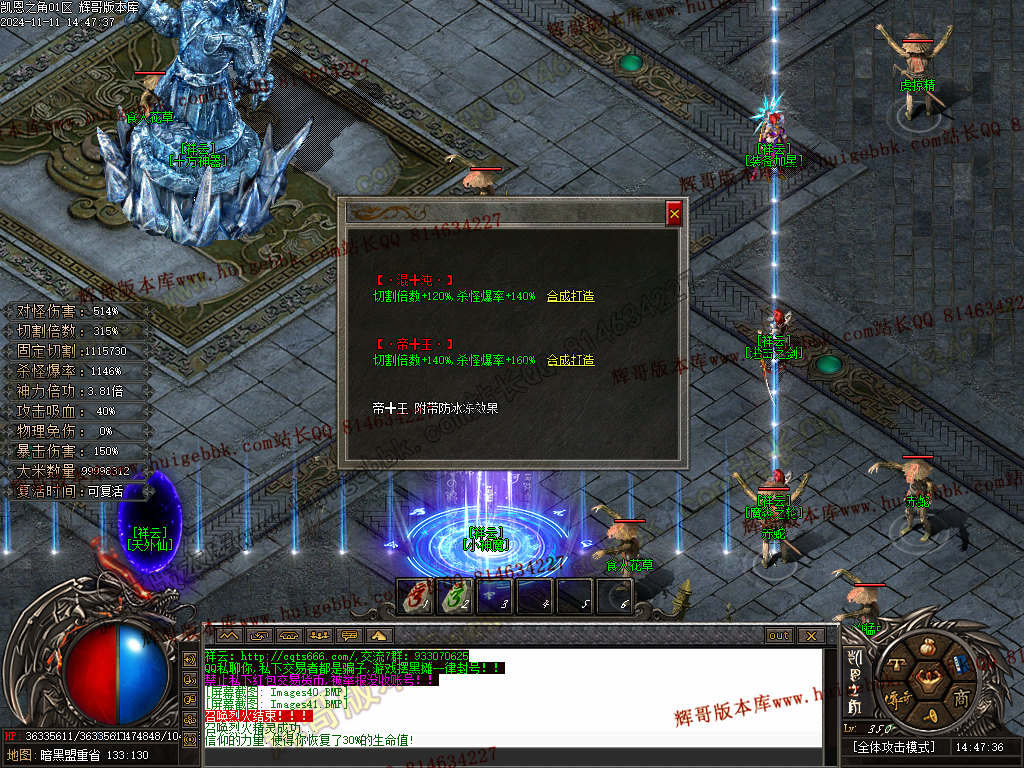Click the 'out' button on chat bar
This screenshot has height=768, width=1024.
tap(778, 635)
